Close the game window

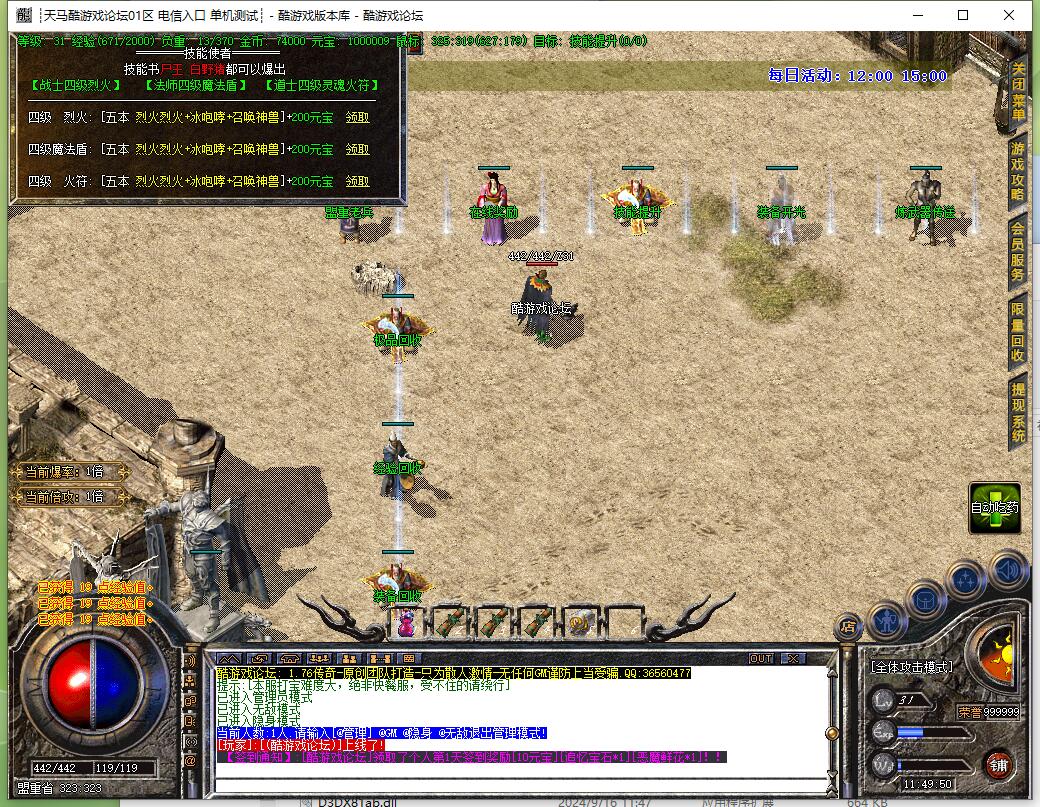pyautogui.click(x=1009, y=15)
